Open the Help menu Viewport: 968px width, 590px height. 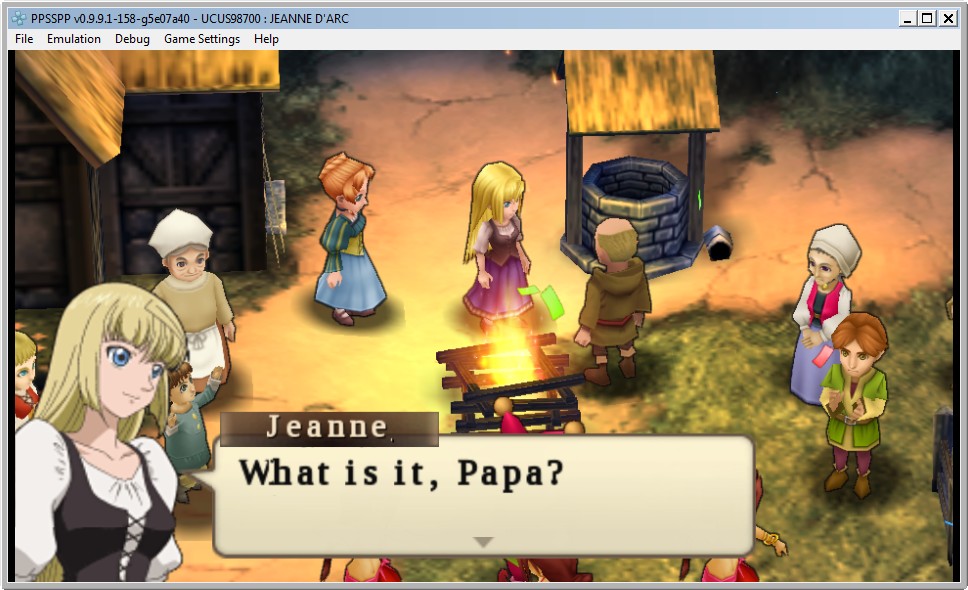[x=266, y=39]
